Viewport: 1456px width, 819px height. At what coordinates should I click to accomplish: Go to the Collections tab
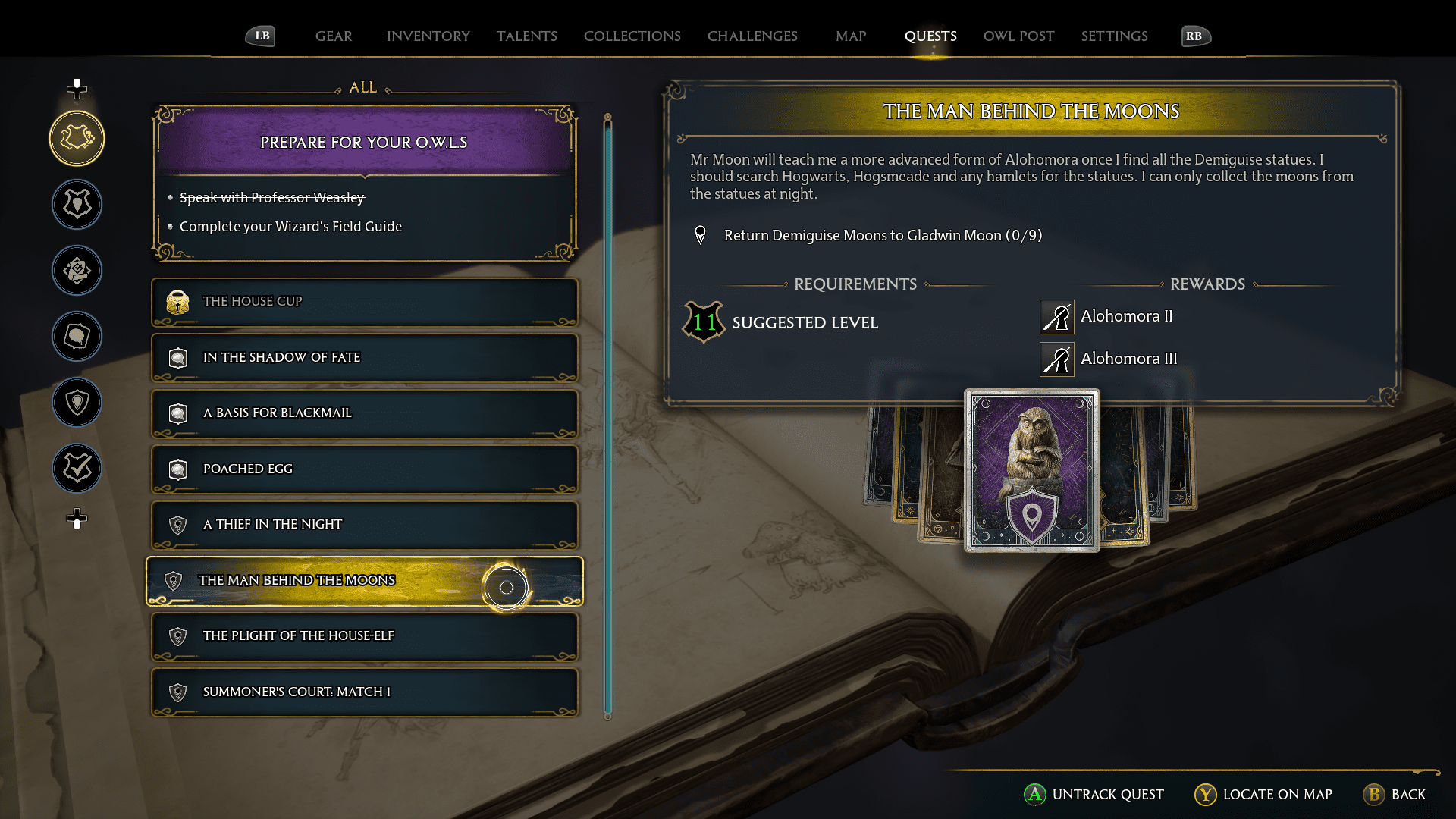632,36
